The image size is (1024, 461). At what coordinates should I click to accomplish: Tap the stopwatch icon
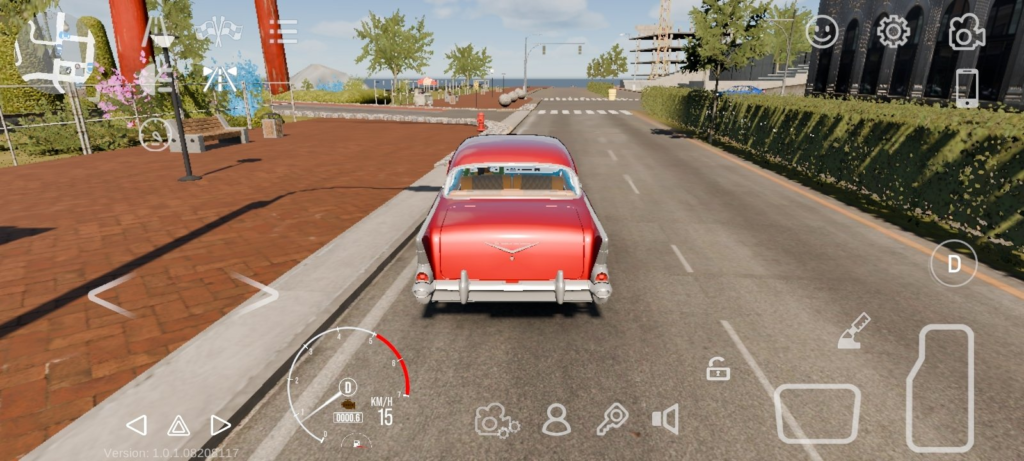coord(154,134)
